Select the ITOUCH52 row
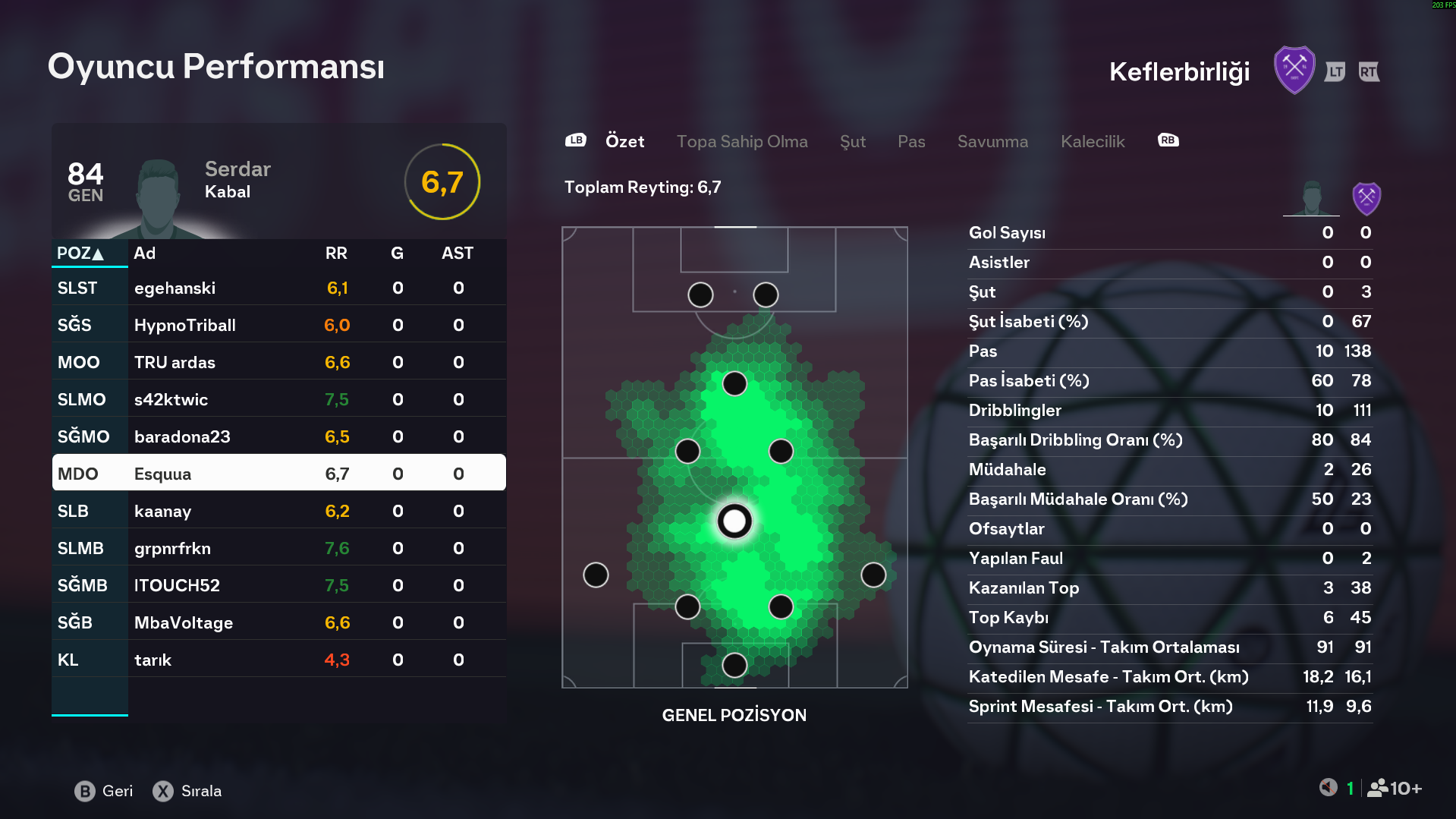 tap(278, 586)
